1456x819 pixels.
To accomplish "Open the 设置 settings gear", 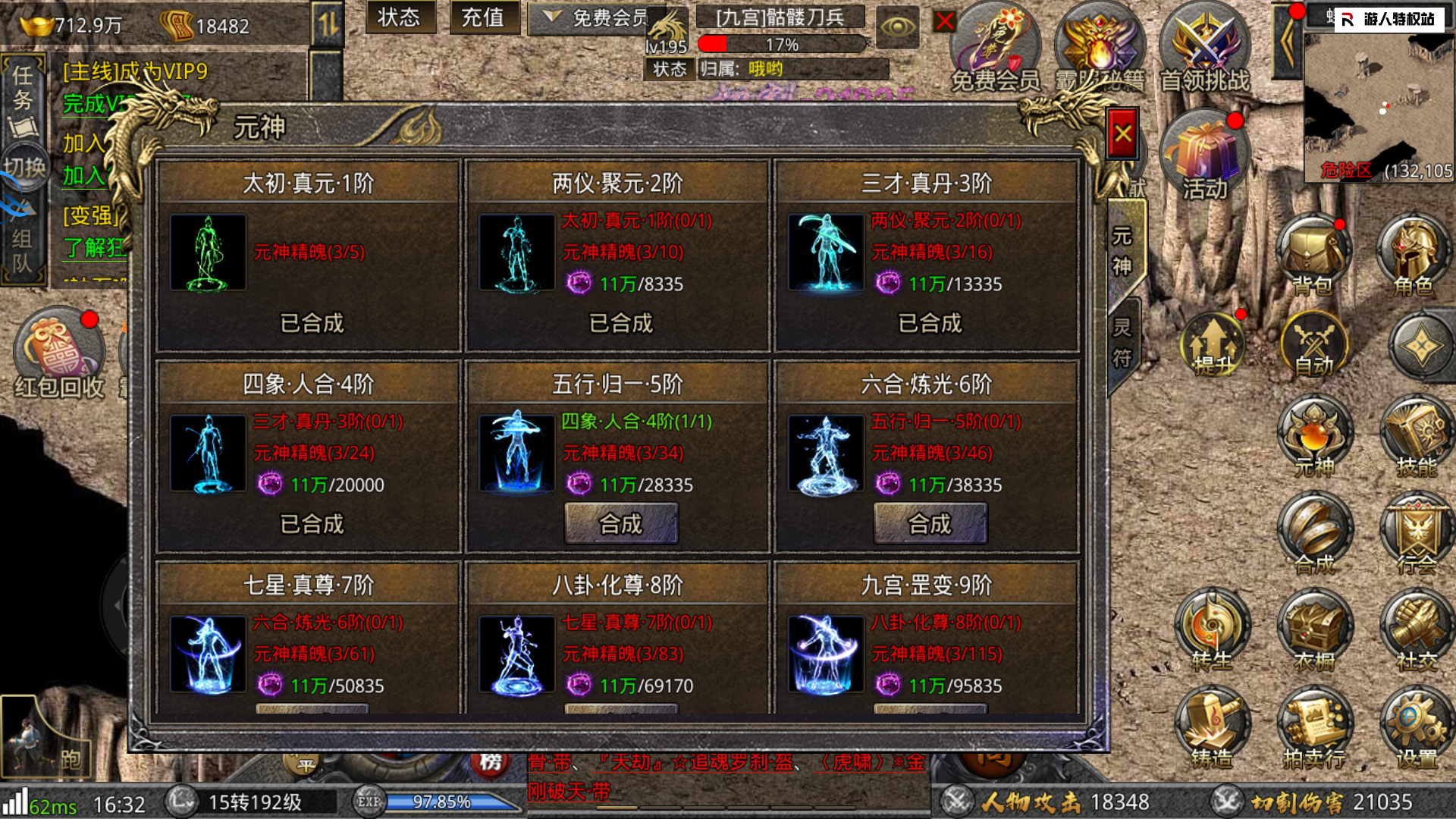I will point(1415,728).
